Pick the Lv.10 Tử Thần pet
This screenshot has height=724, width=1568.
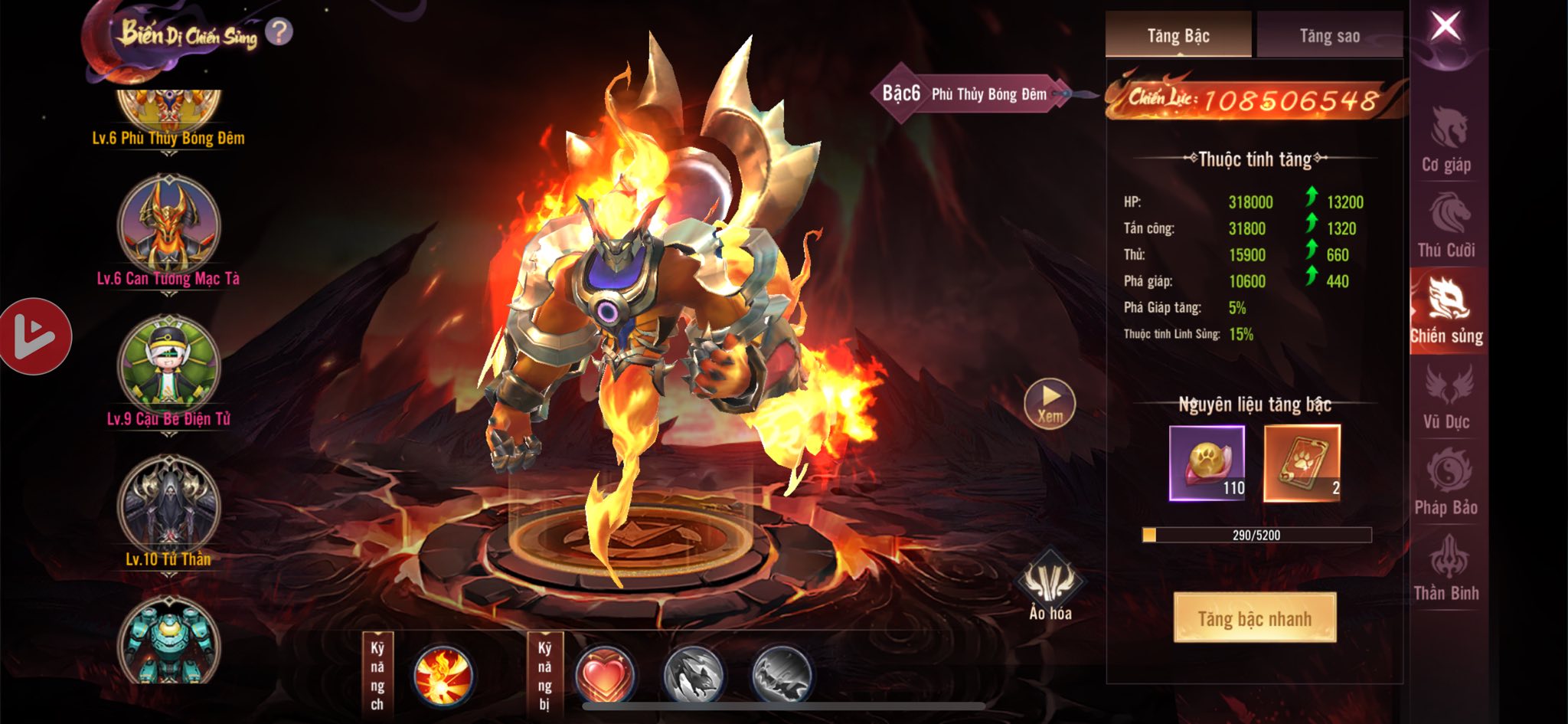tap(168, 507)
